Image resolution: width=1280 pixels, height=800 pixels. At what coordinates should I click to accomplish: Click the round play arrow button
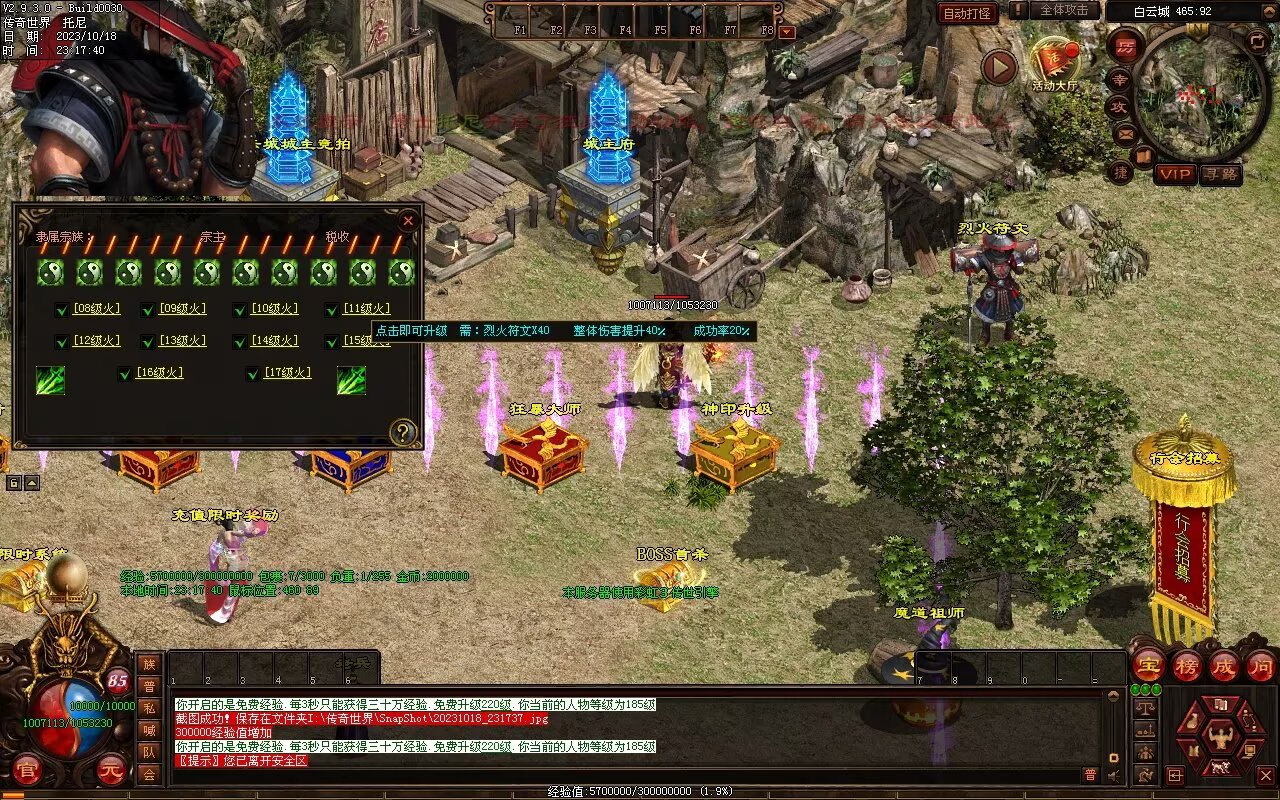[x=998, y=67]
